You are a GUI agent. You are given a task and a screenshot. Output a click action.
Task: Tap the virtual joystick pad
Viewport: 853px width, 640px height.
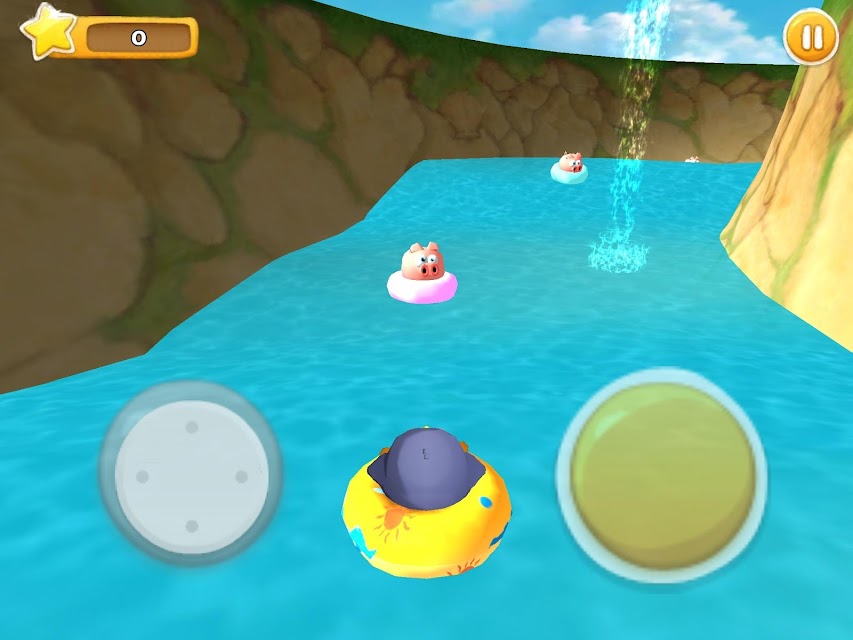pos(191,475)
